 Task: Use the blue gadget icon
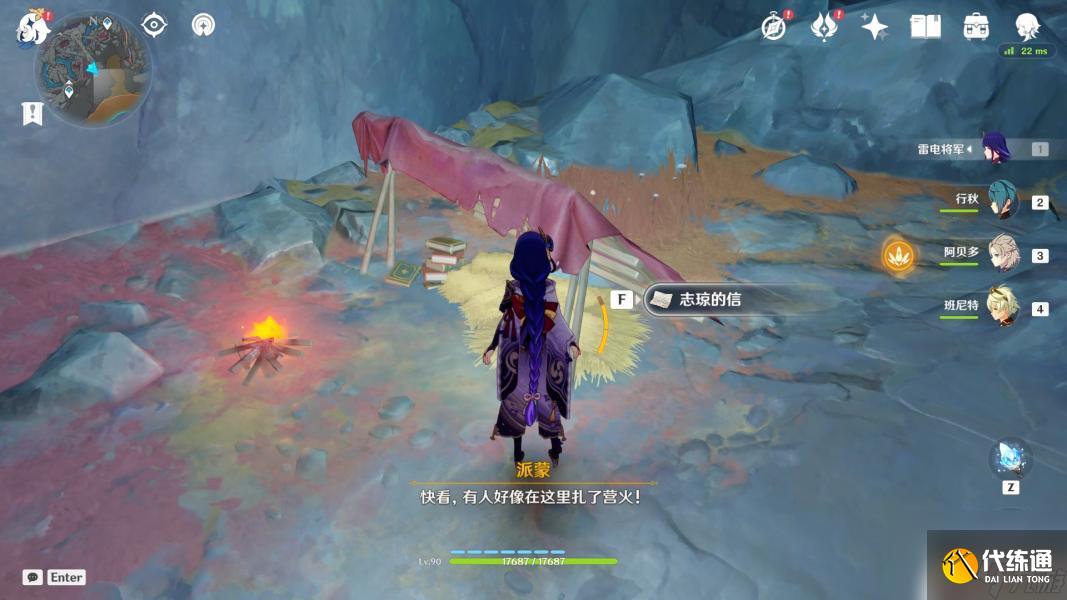[1009, 459]
